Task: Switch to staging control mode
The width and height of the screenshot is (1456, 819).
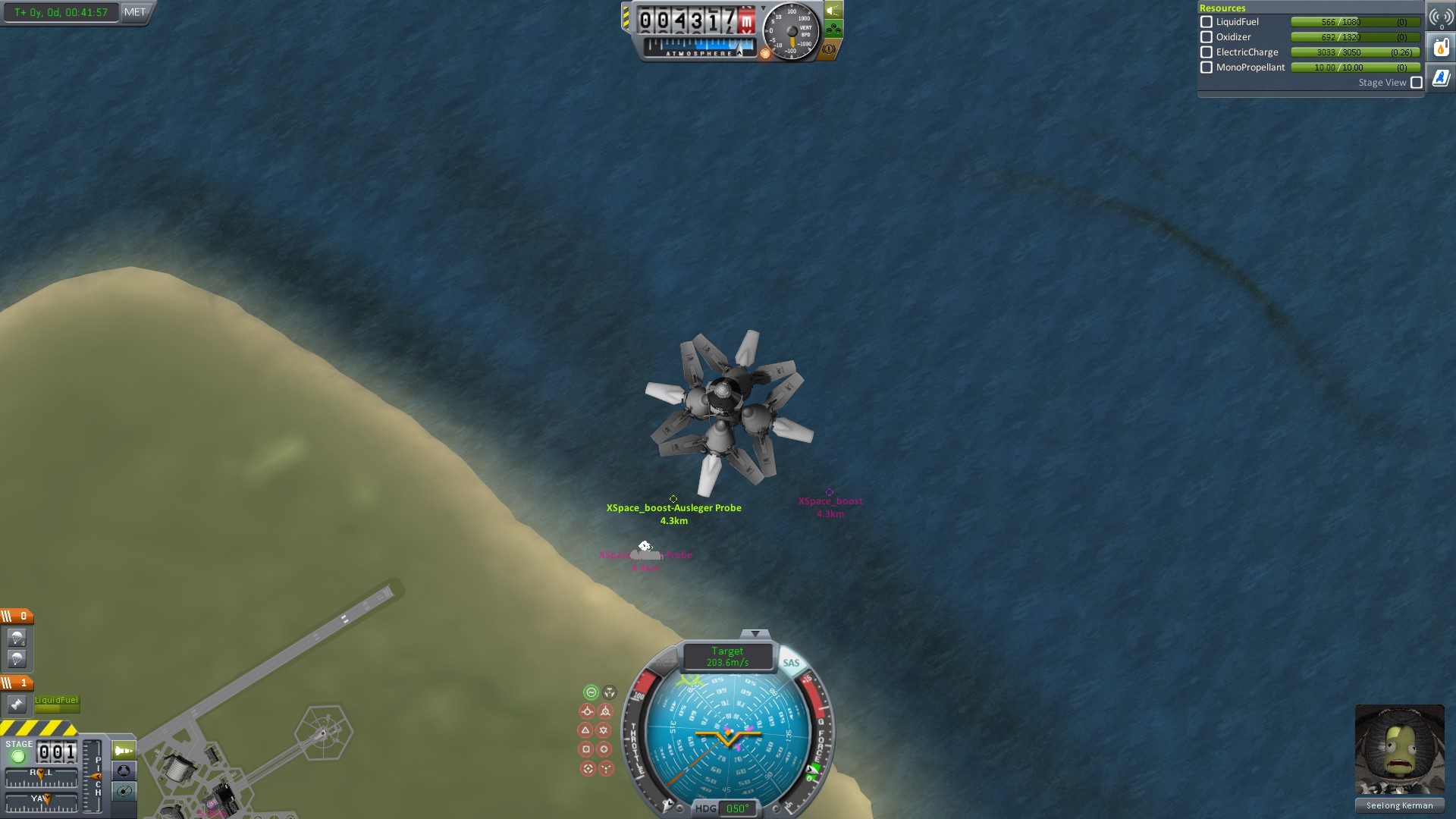Action: (x=124, y=751)
